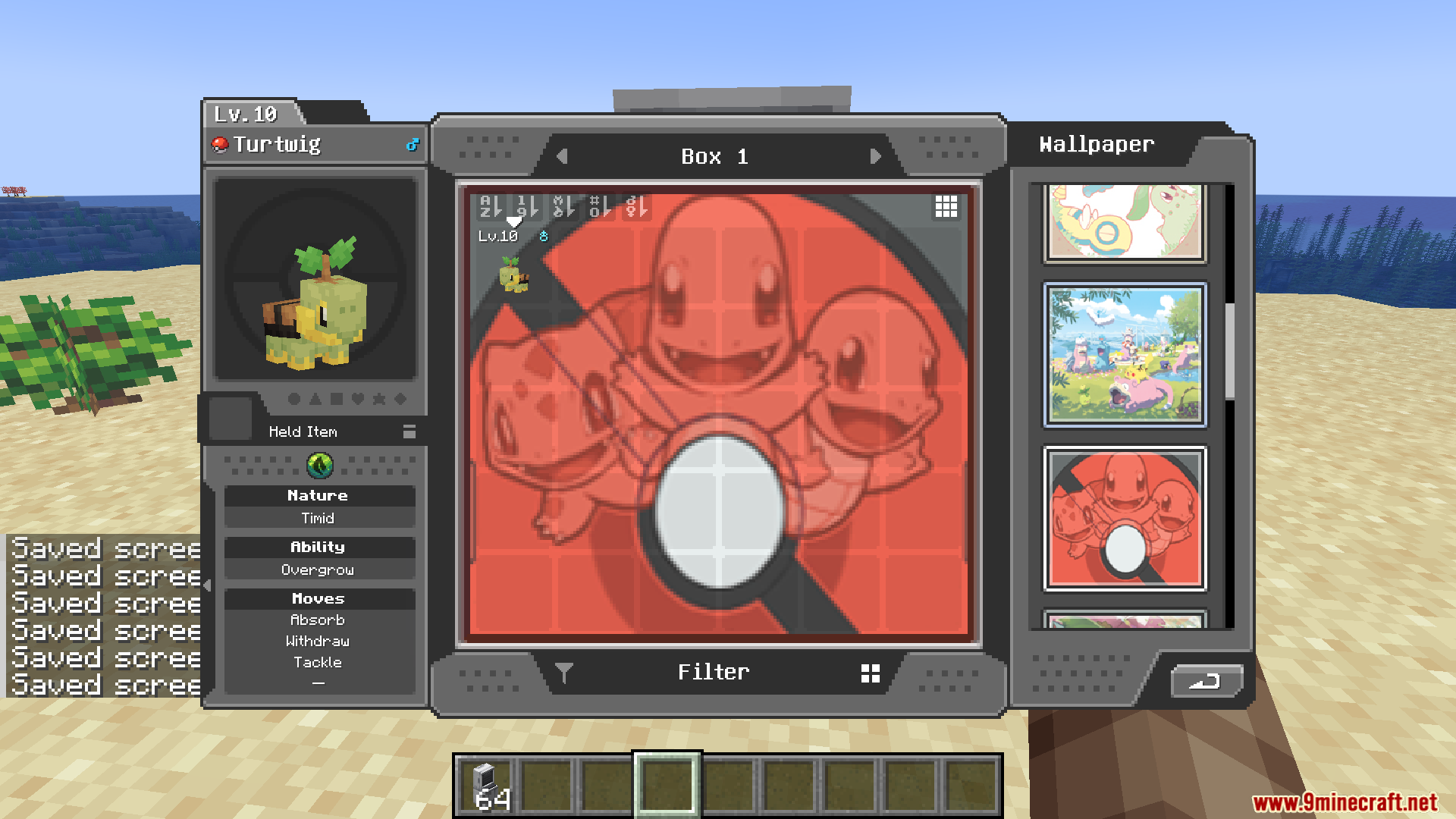
Task: Toggle the circle marking under Turtwig's portrait
Action: [x=294, y=400]
